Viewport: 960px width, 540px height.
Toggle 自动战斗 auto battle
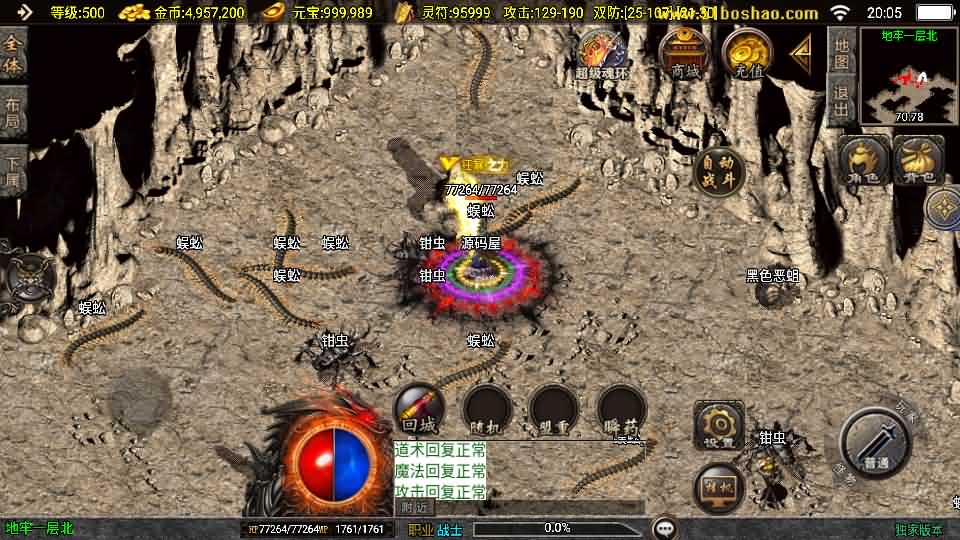pos(720,172)
